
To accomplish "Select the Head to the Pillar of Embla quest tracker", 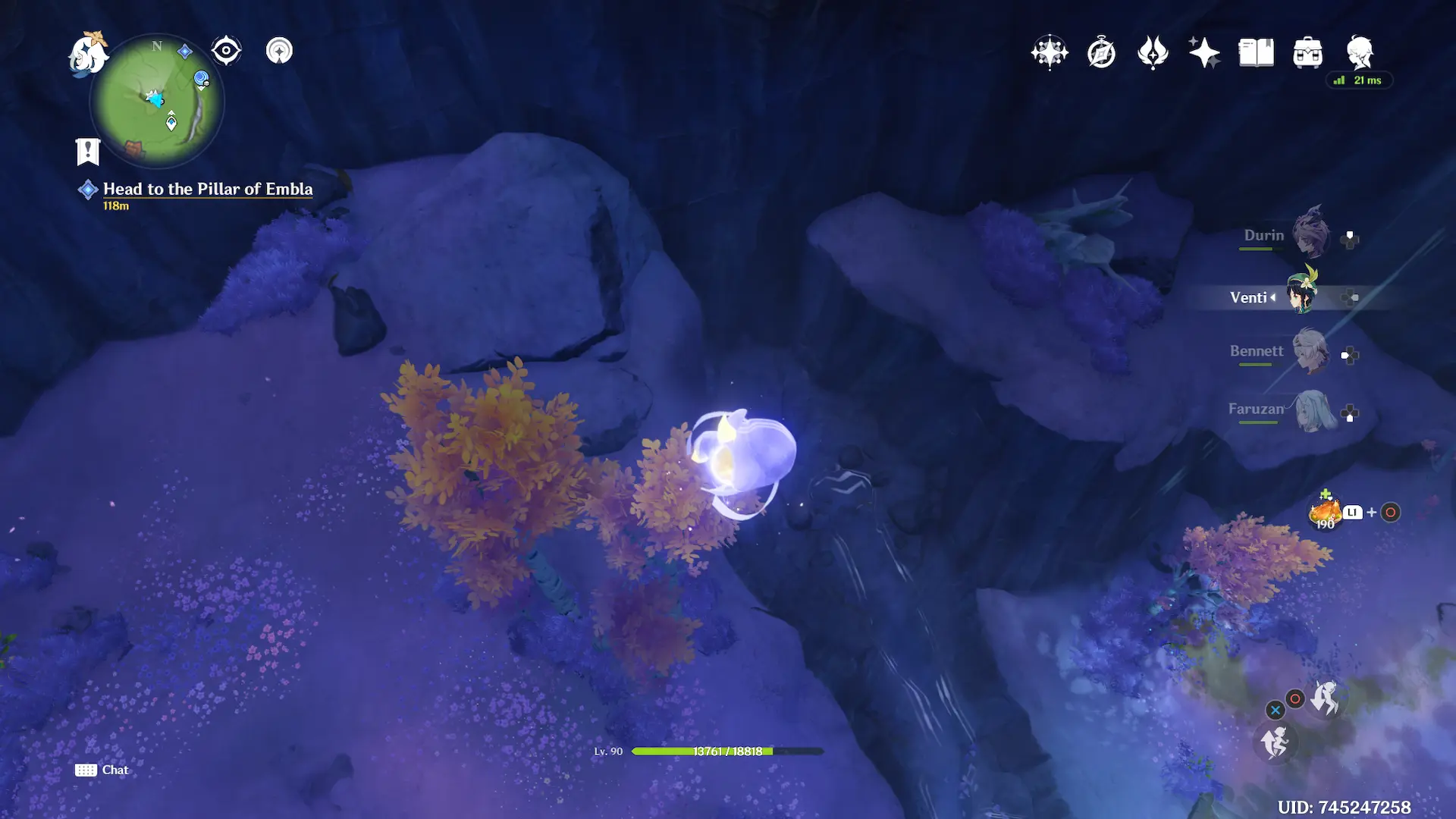I will pos(207,189).
